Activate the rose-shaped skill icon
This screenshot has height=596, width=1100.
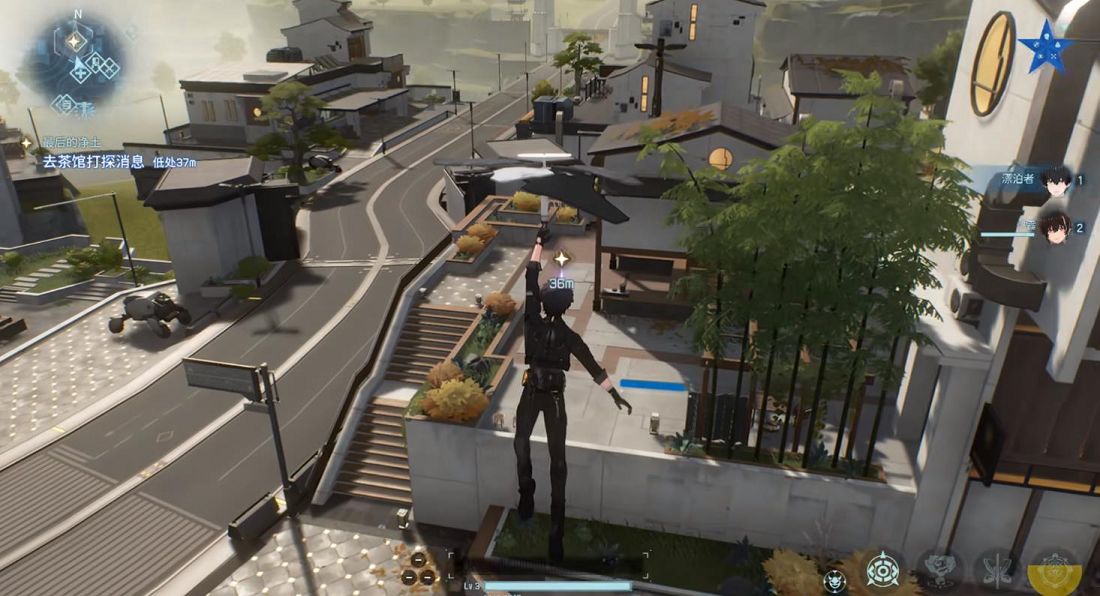click(x=941, y=570)
